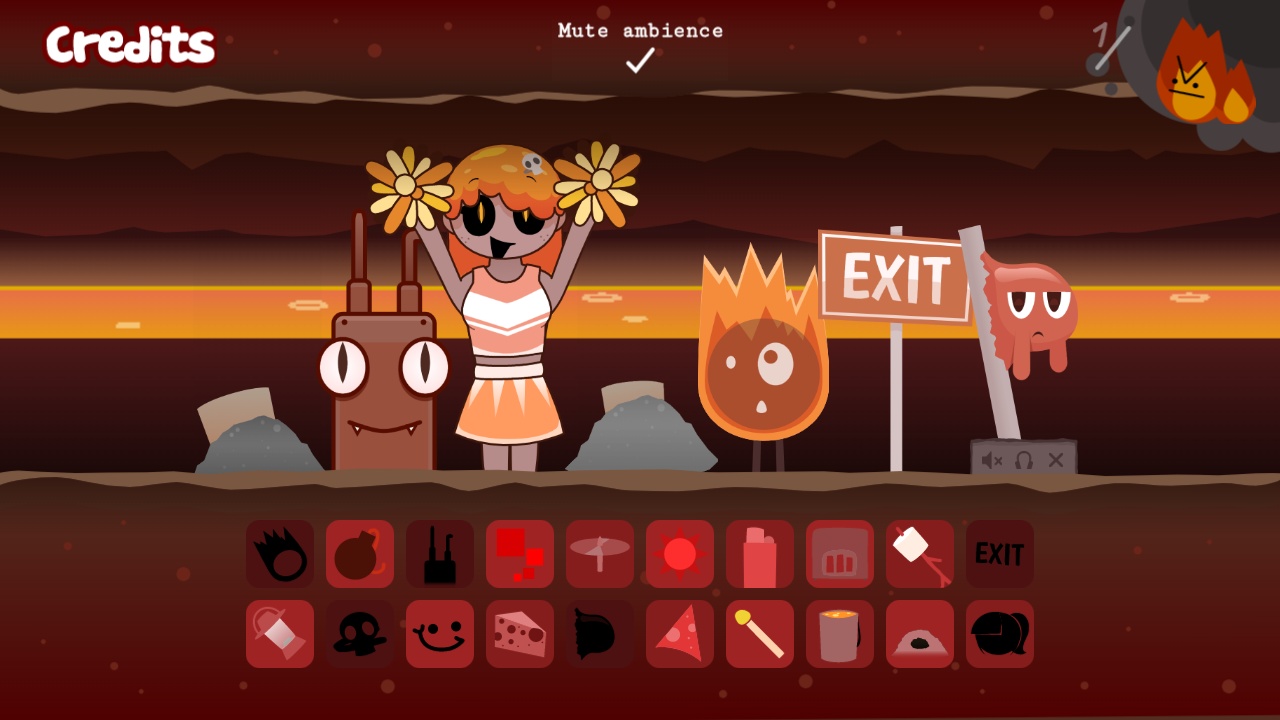Choose the lava cup sound icon

coord(840,634)
